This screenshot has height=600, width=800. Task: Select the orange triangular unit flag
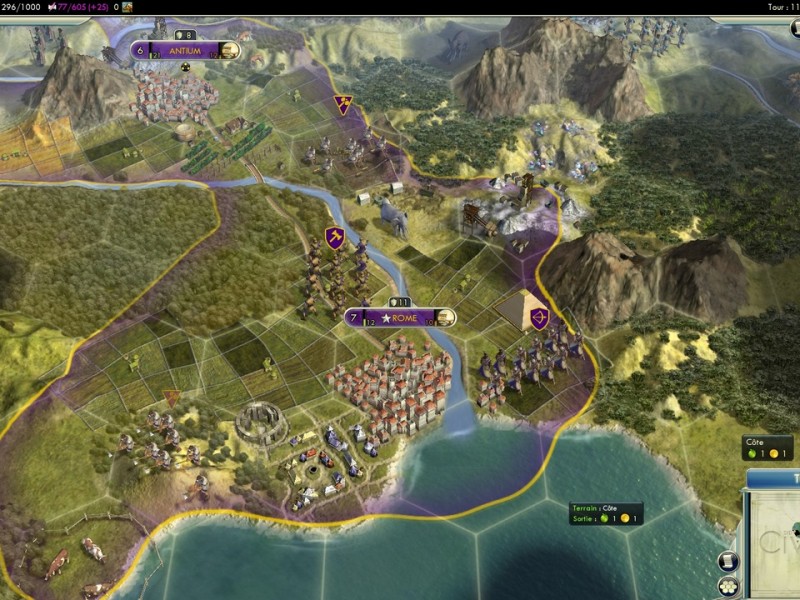(x=172, y=397)
